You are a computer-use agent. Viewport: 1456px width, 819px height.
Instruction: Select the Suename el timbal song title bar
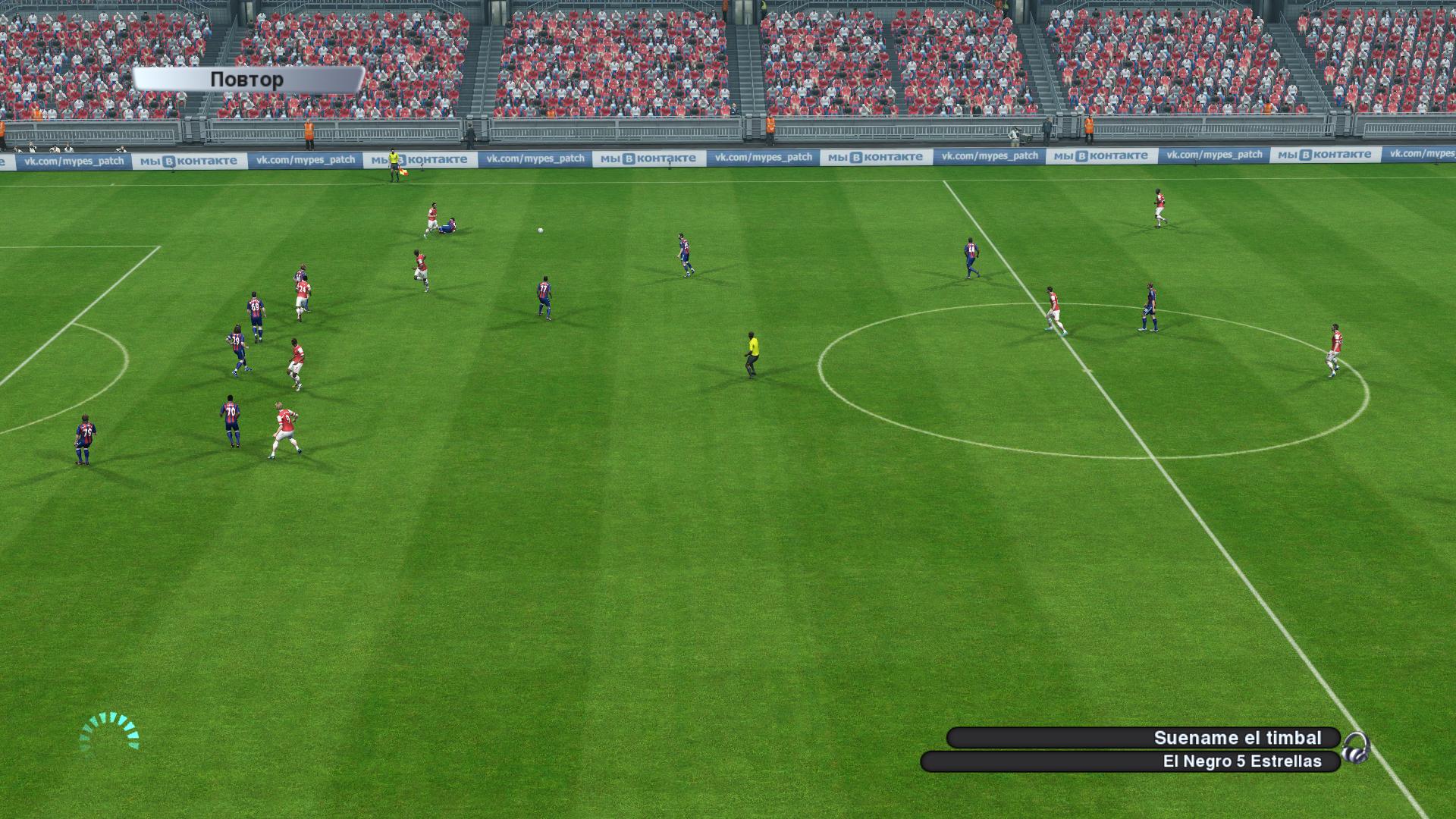coord(1143,738)
